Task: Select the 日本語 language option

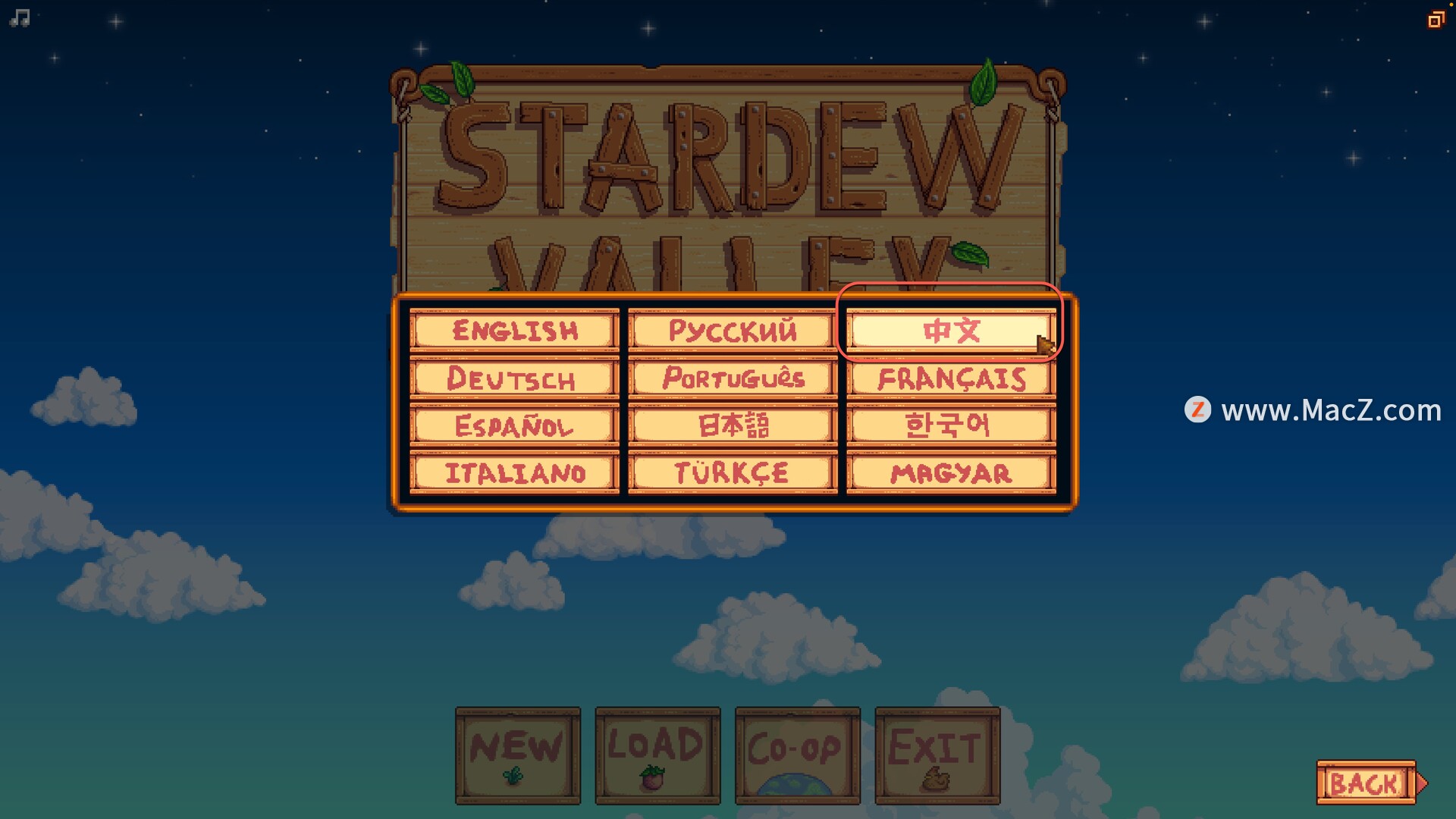Action: click(733, 425)
